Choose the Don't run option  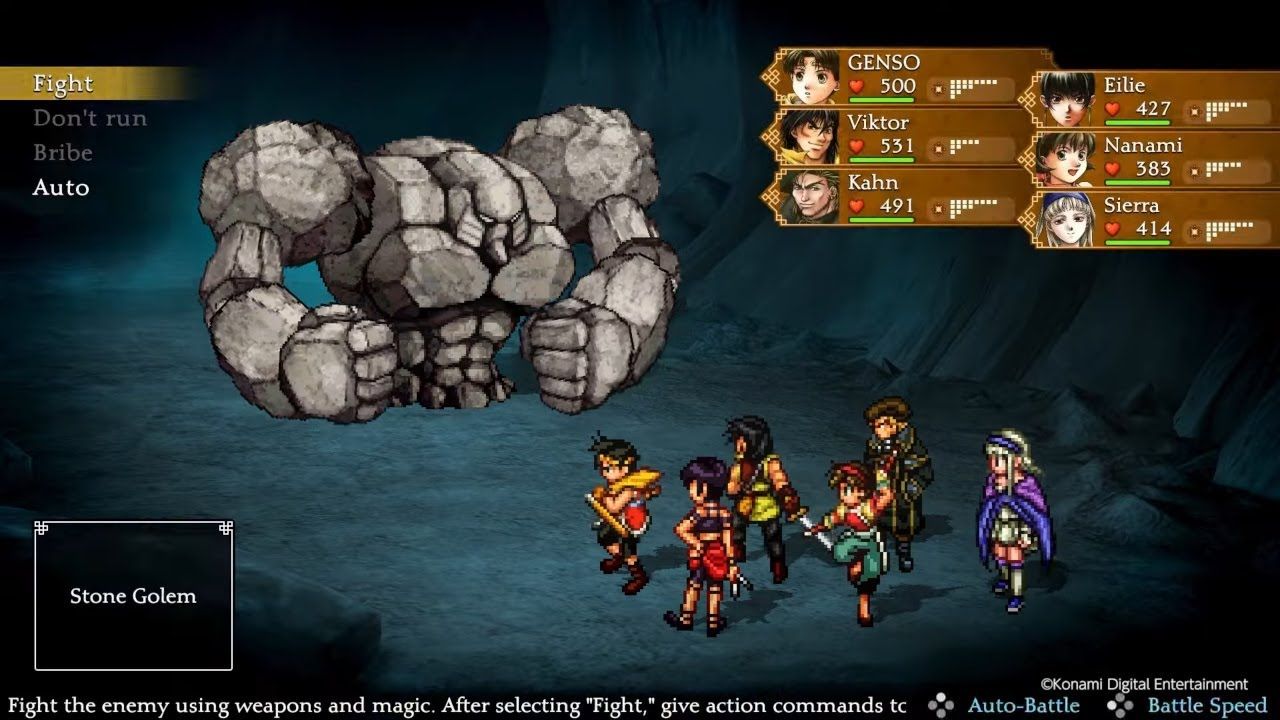pos(90,119)
